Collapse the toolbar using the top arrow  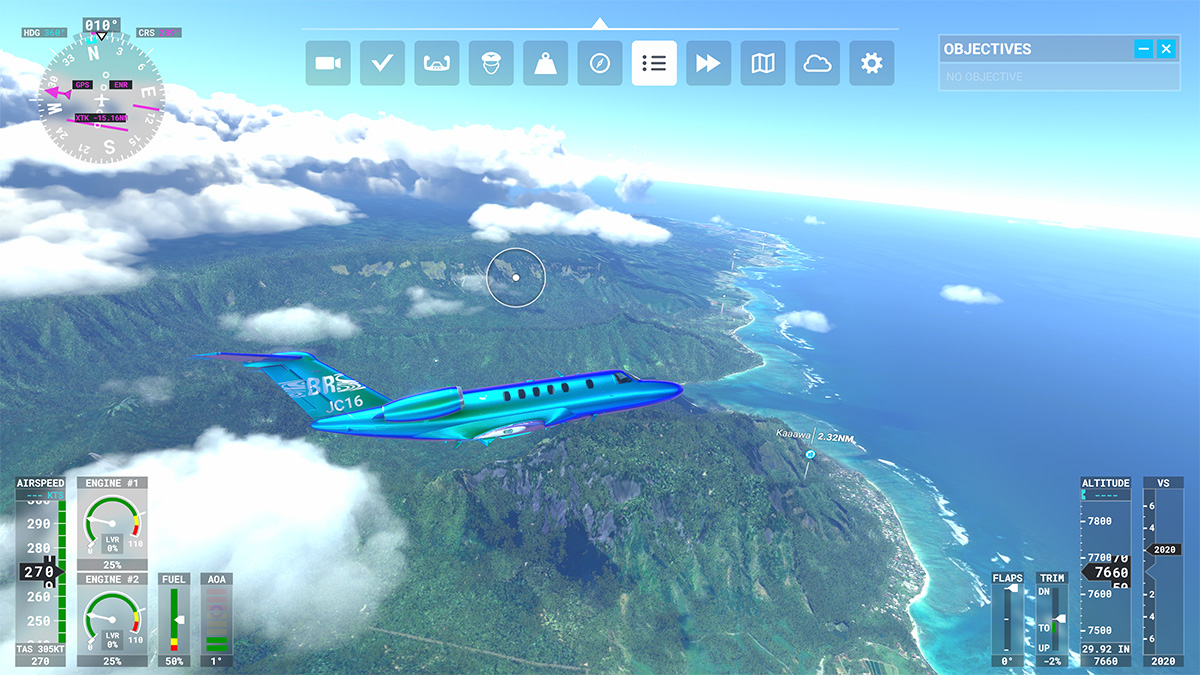pyautogui.click(x=599, y=22)
